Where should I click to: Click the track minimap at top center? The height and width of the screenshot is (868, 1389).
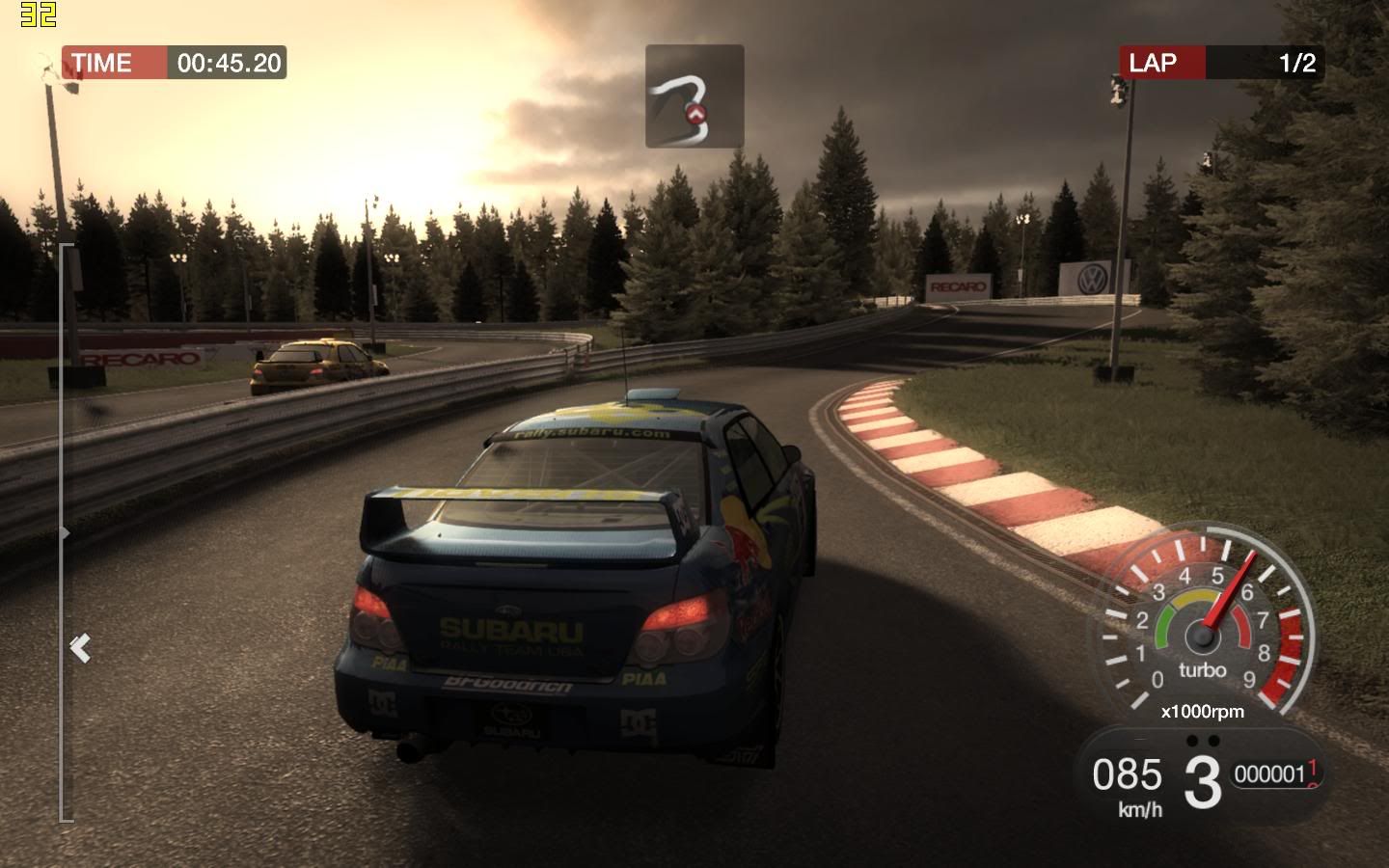(x=694, y=95)
